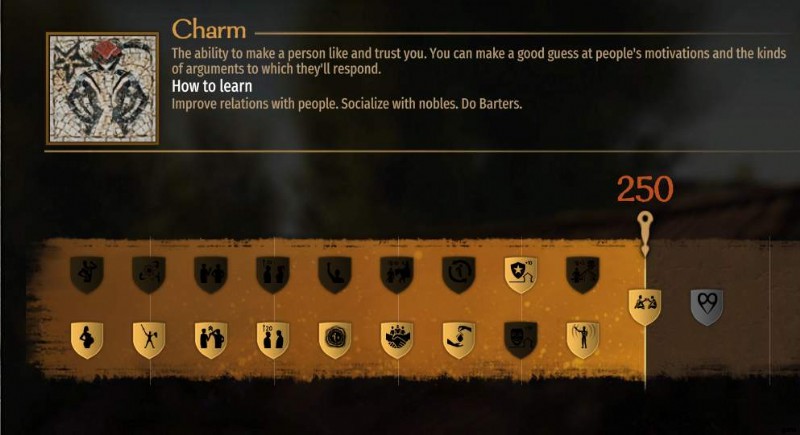Select the gold star and house perk

[x=520, y=274]
